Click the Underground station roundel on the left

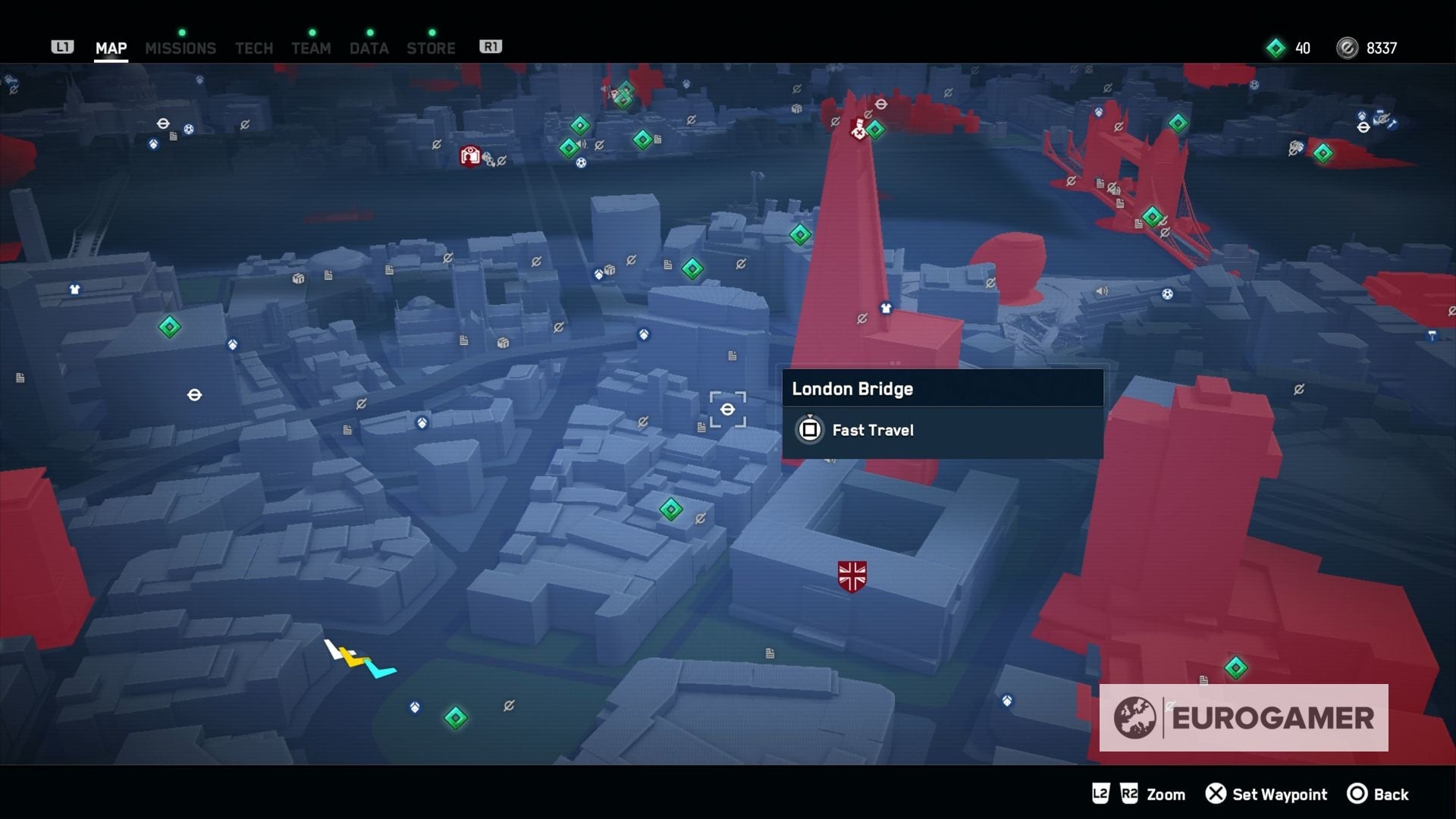196,395
